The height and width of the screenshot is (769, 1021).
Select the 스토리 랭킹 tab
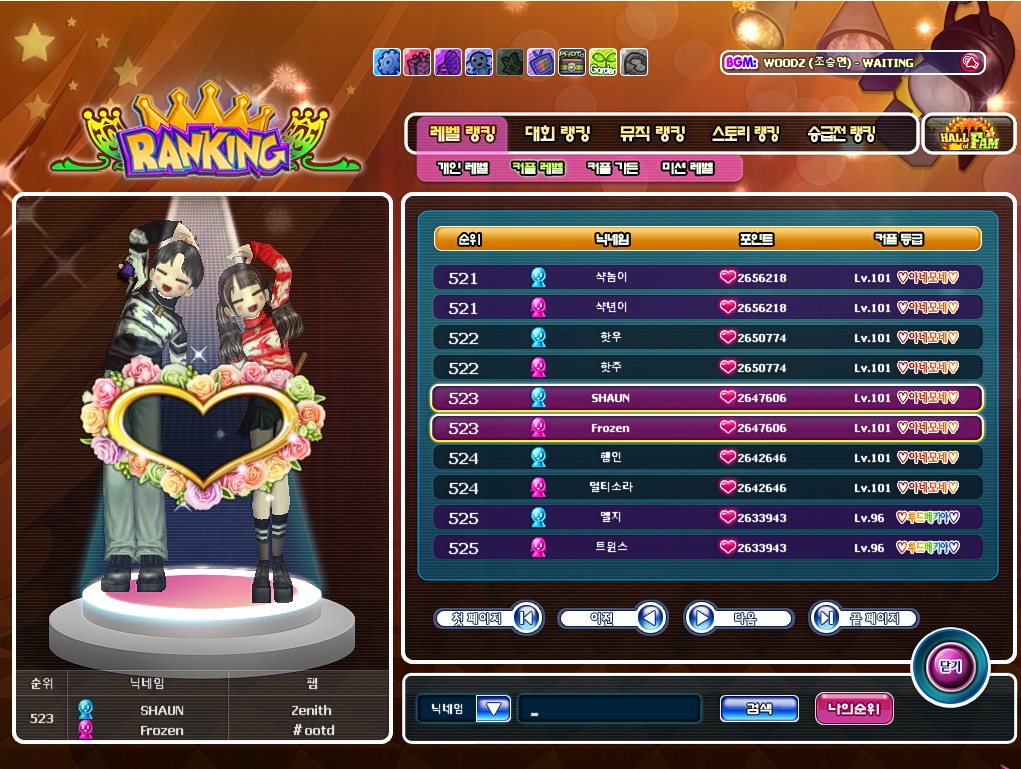[745, 133]
